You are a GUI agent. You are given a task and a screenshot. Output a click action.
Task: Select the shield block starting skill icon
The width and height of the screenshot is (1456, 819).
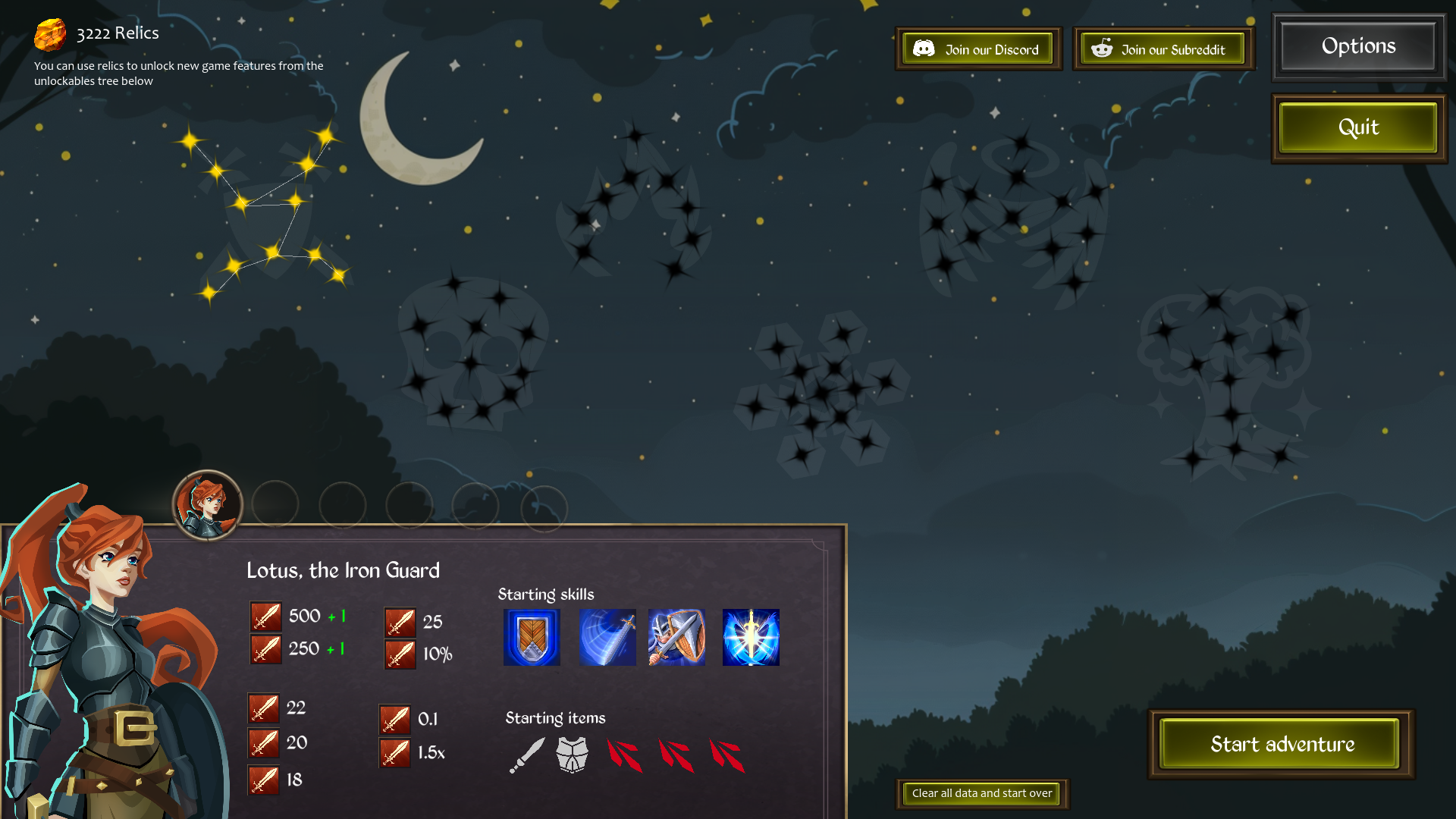pos(531,637)
